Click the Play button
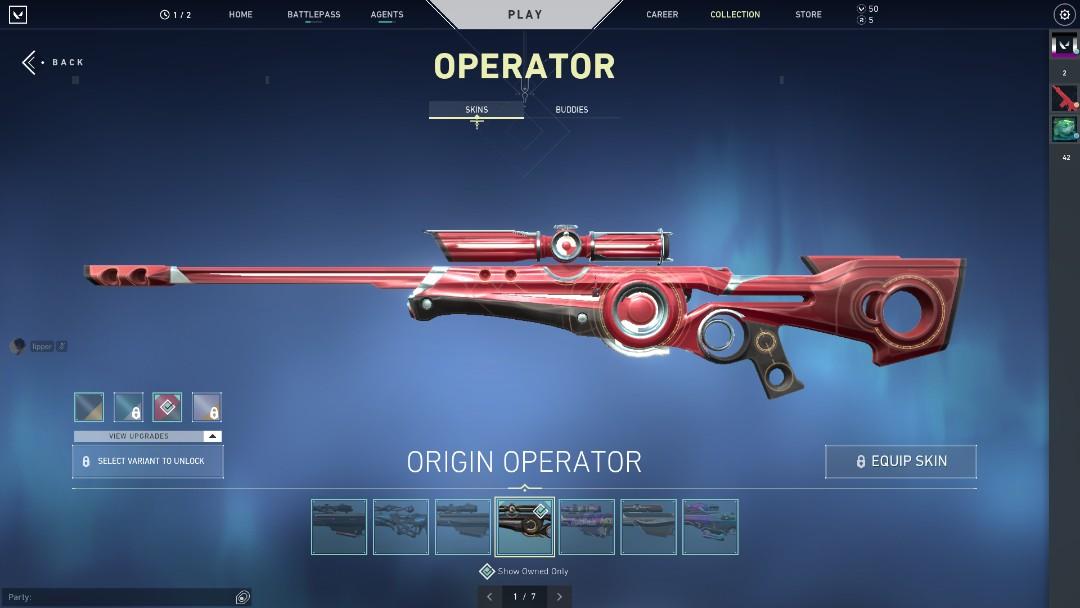The height and width of the screenshot is (608, 1080). point(525,15)
